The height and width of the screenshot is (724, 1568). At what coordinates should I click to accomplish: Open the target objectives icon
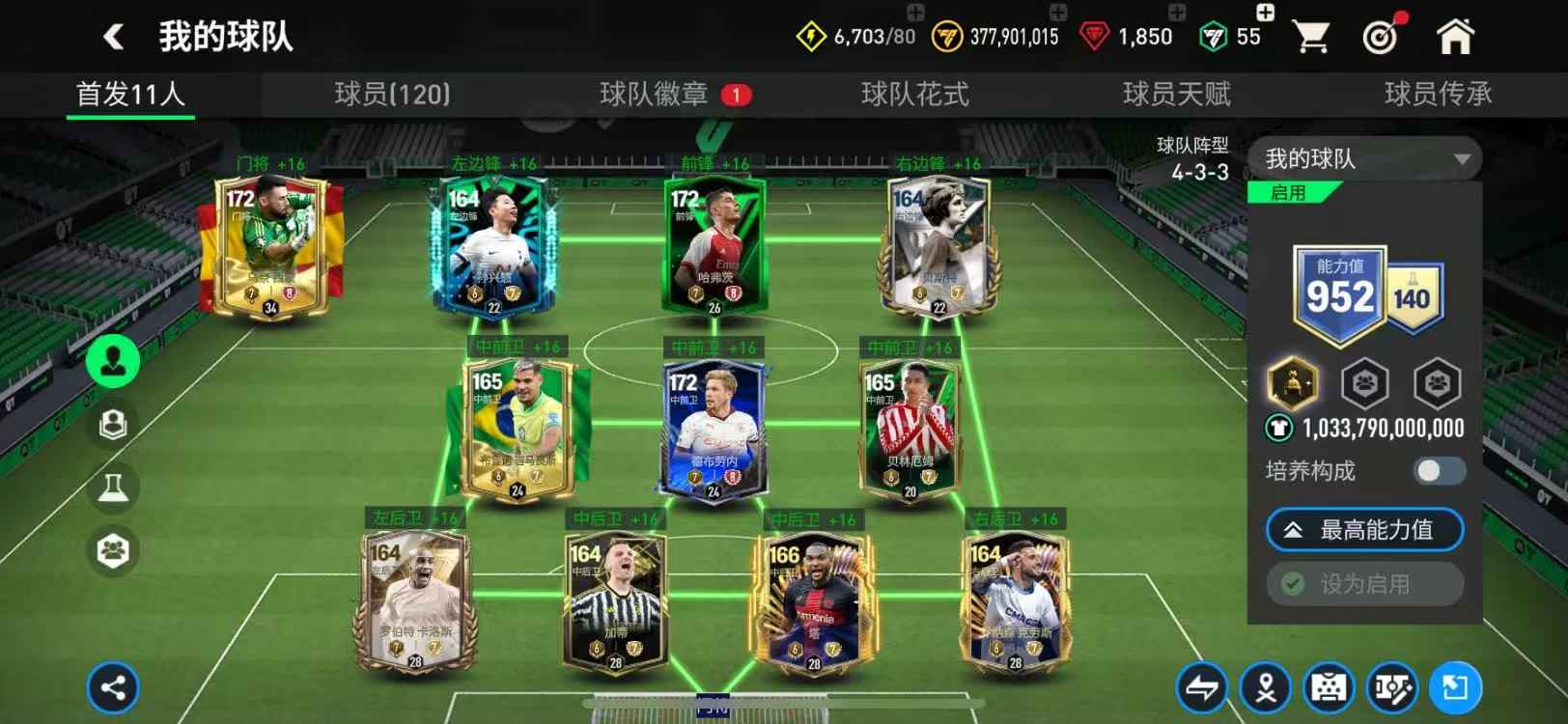click(x=1382, y=37)
